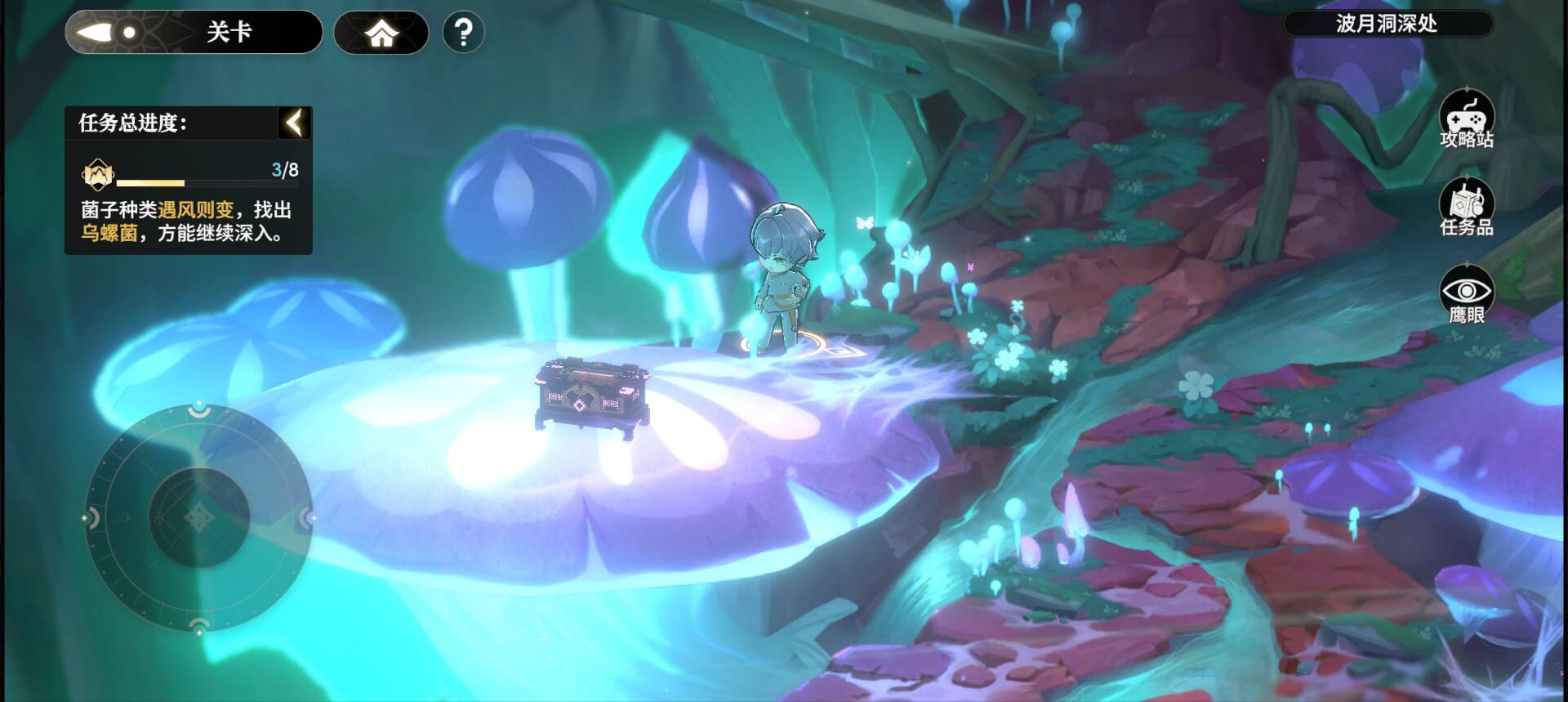Go back via the 关卡 button
Image resolution: width=1568 pixels, height=702 pixels.
(x=194, y=33)
